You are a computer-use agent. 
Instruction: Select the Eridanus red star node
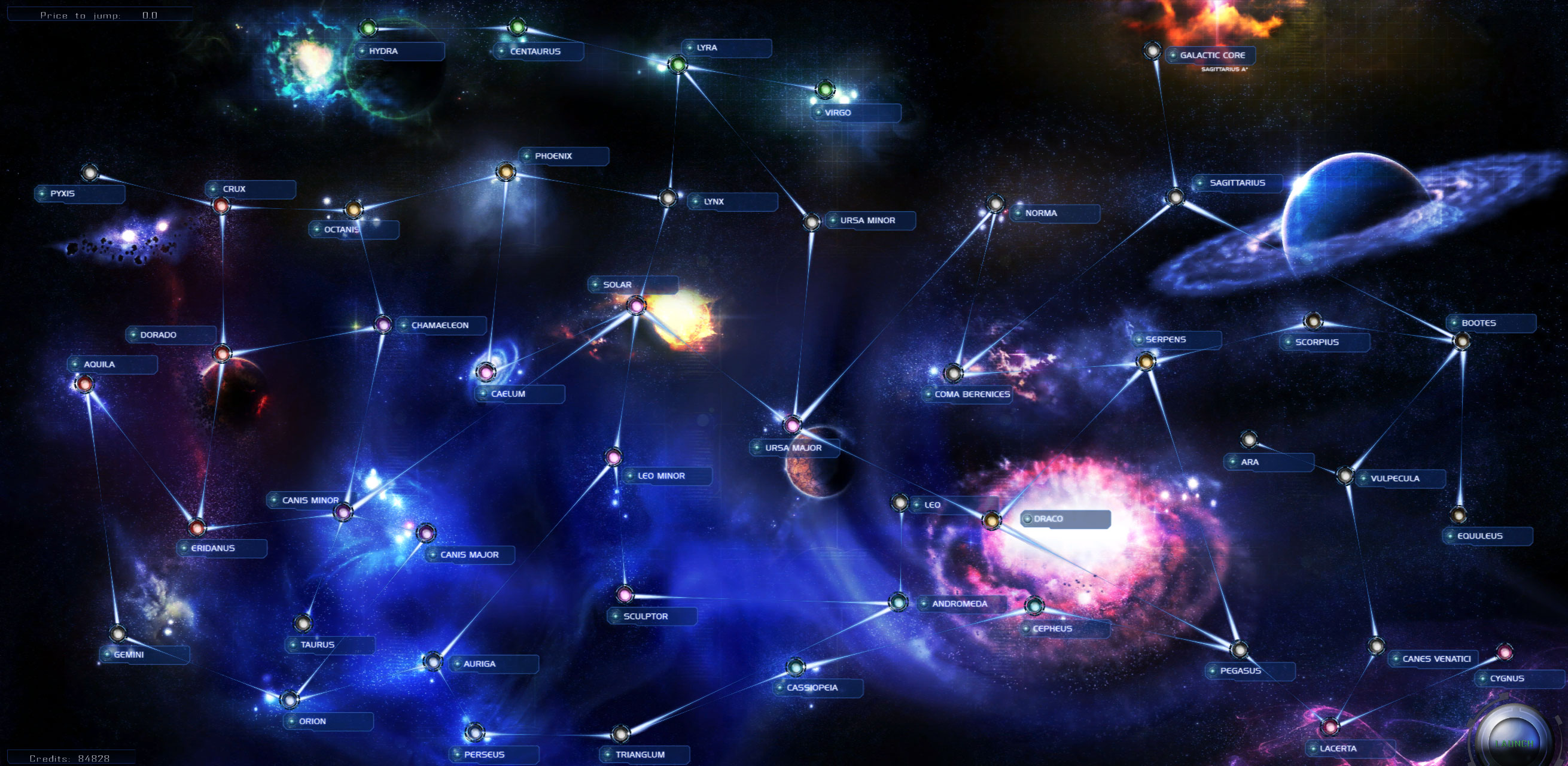pyautogui.click(x=197, y=528)
